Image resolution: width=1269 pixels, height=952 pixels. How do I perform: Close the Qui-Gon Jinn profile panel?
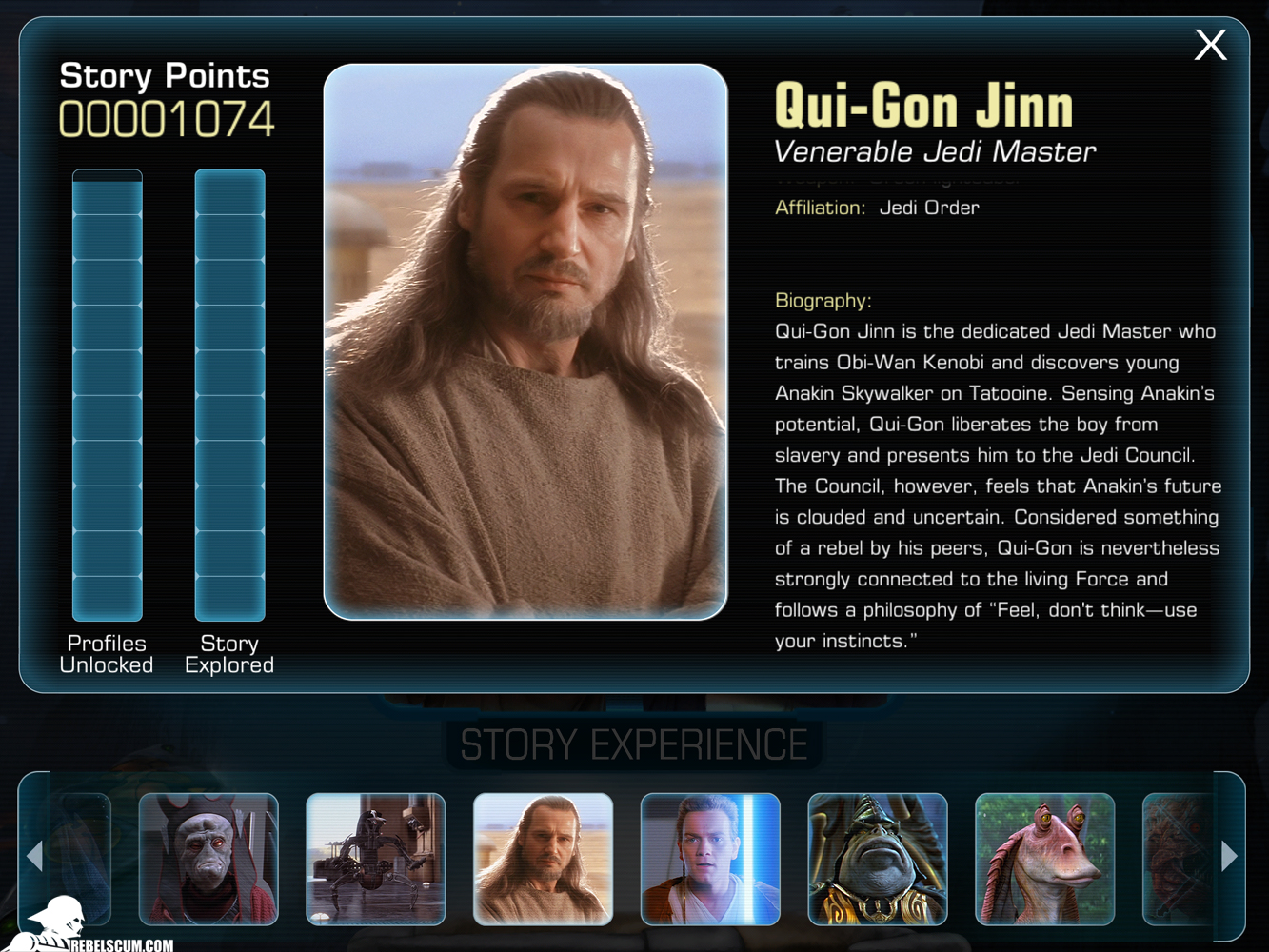pyautogui.click(x=1210, y=45)
